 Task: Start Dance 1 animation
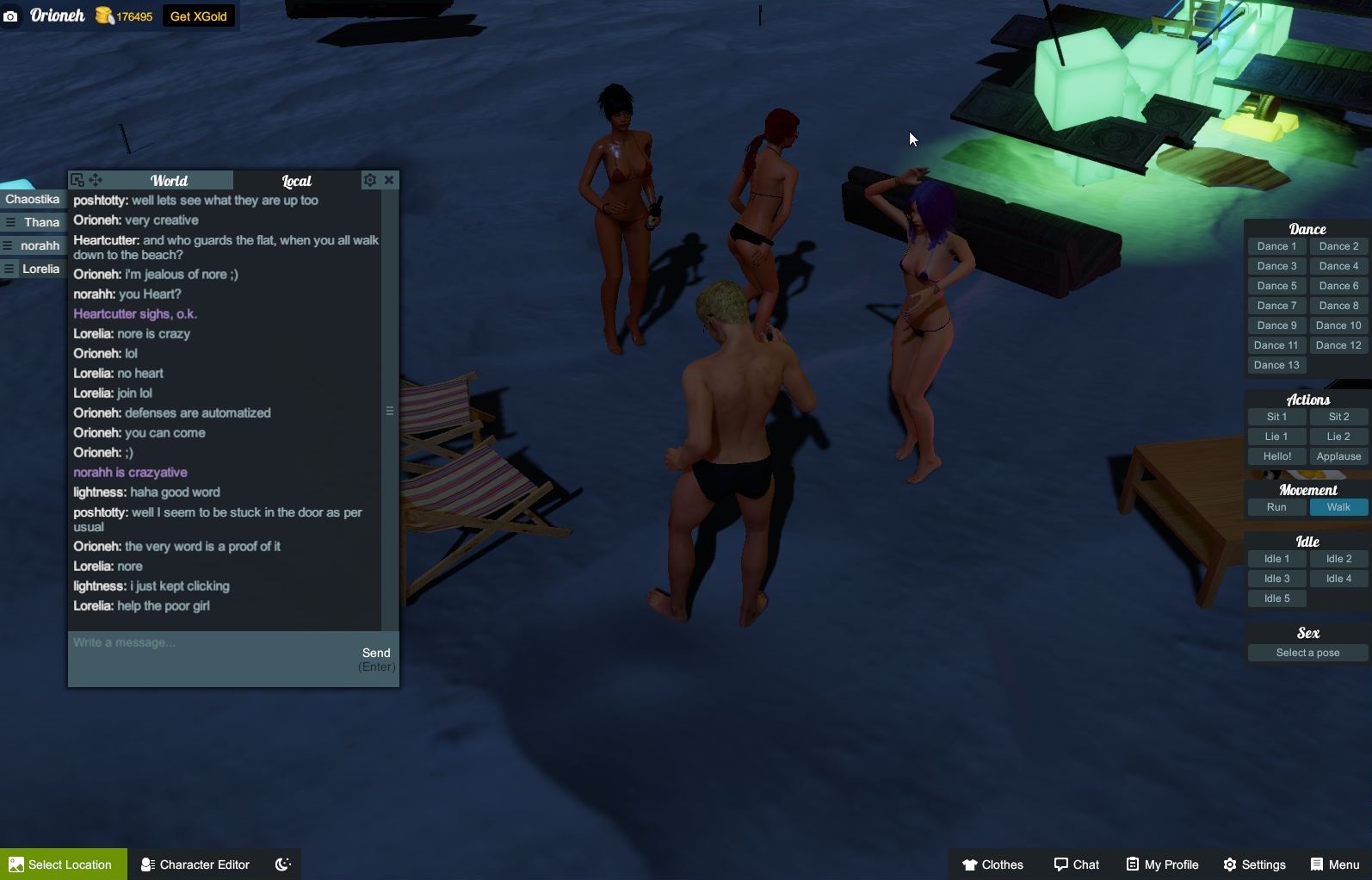[x=1276, y=245]
